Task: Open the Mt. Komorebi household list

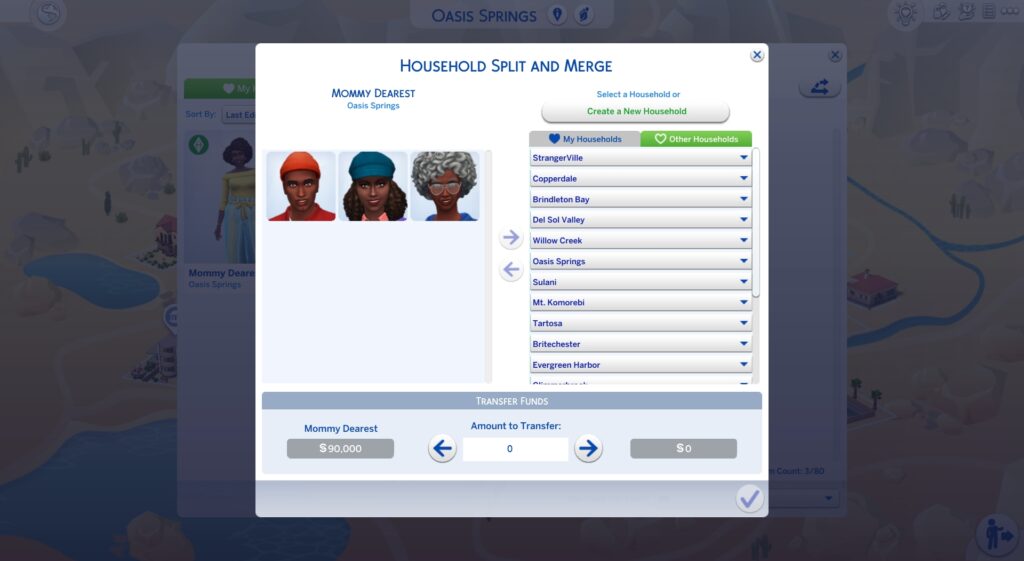Action: (640, 303)
